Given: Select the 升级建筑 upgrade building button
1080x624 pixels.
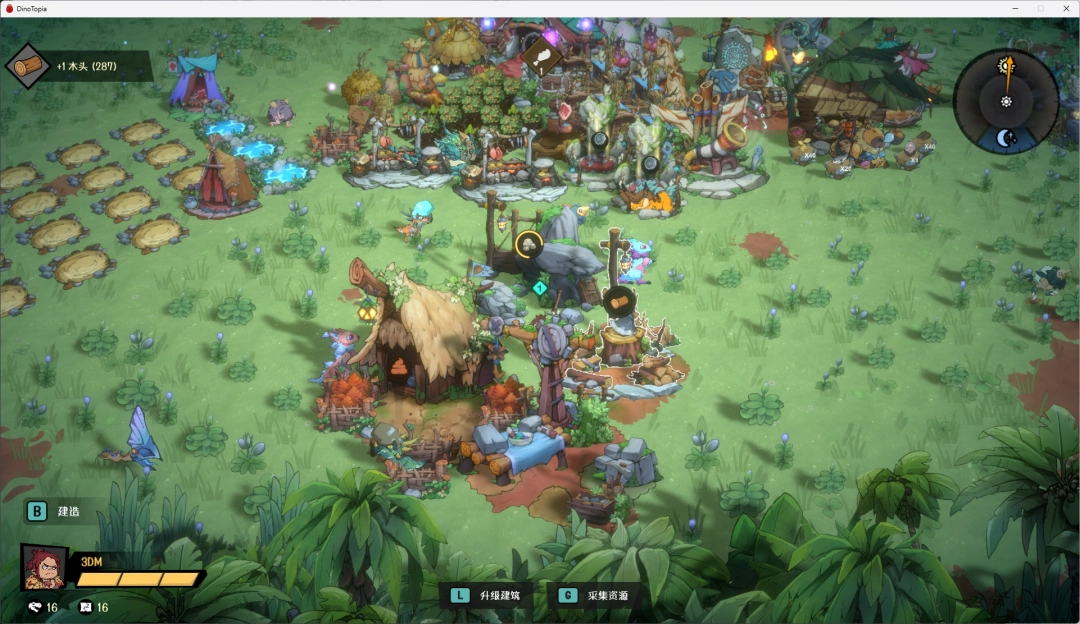Looking at the screenshot, I should [490, 595].
